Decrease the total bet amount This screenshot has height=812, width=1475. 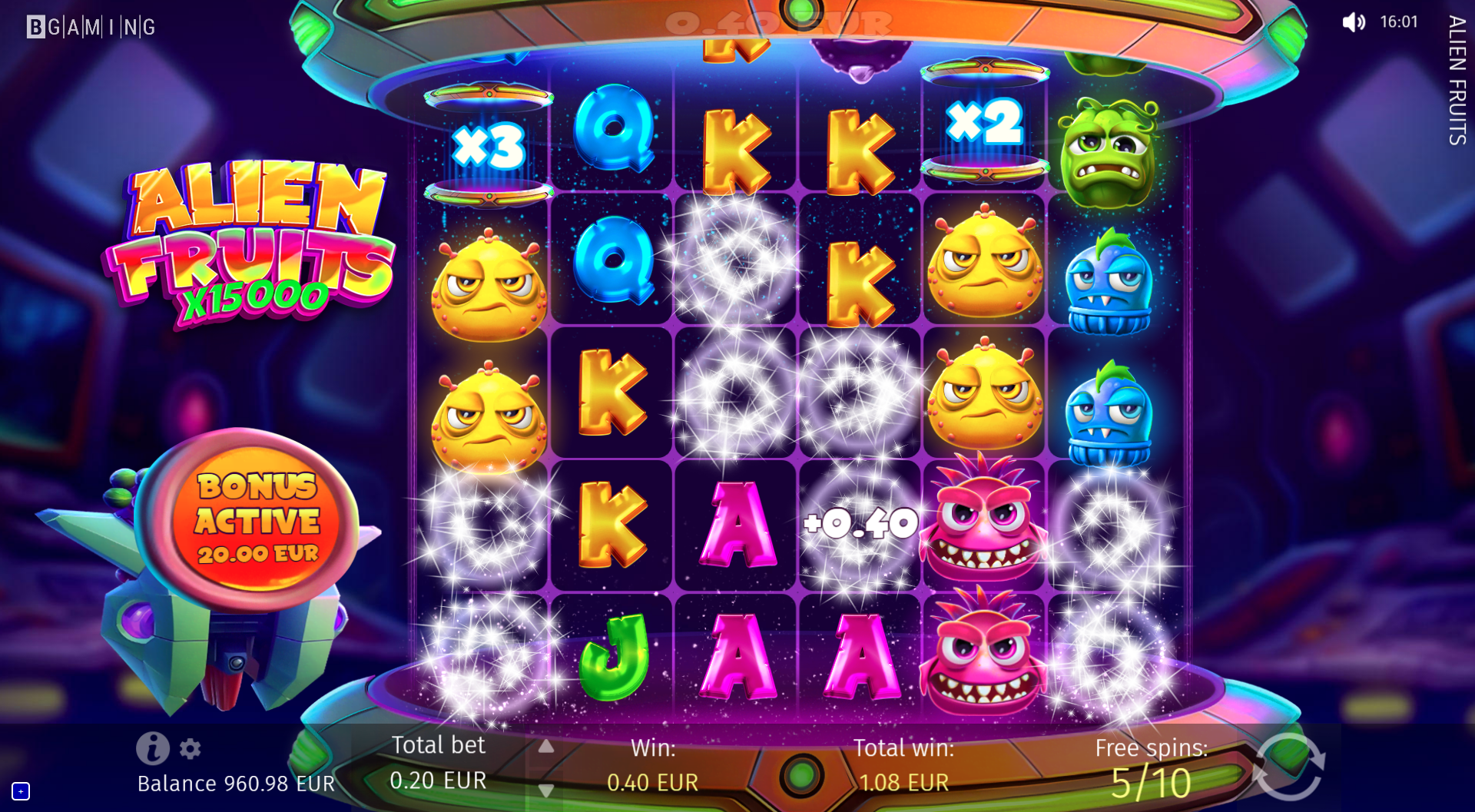point(545,790)
